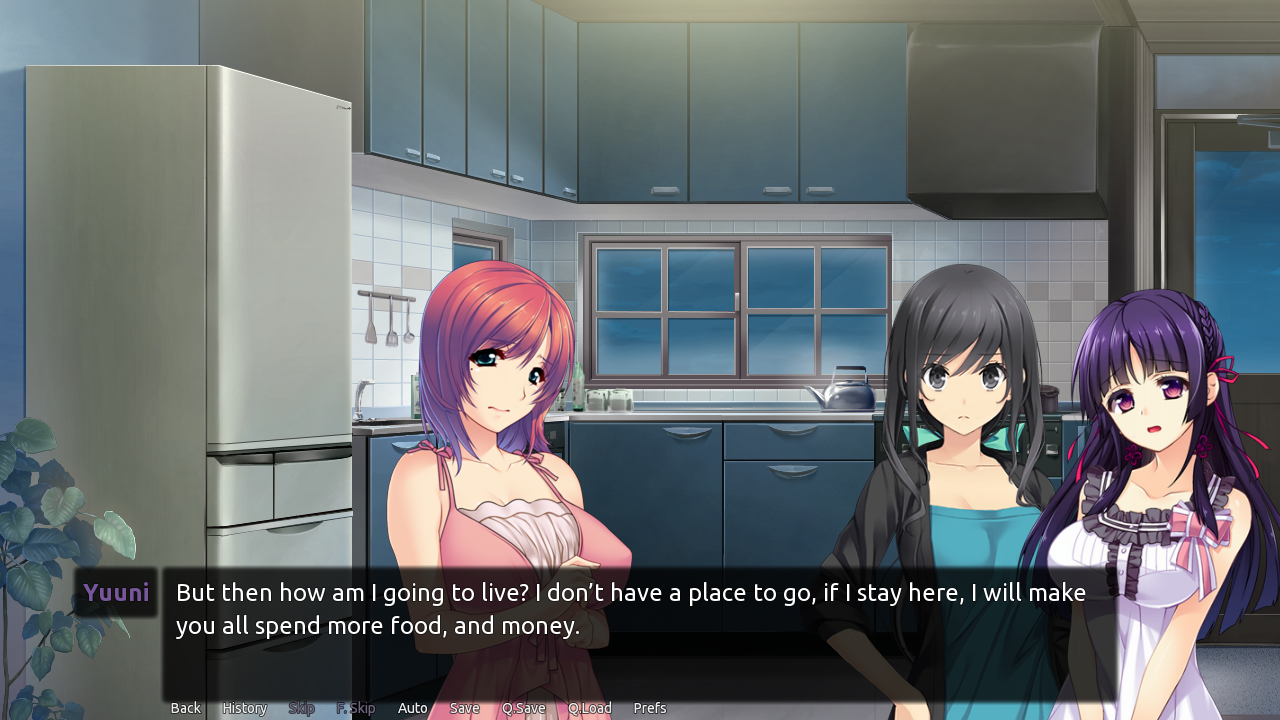Screen dimensions: 1280x720
Task: Toggle Skip mode on
Action: click(301, 707)
